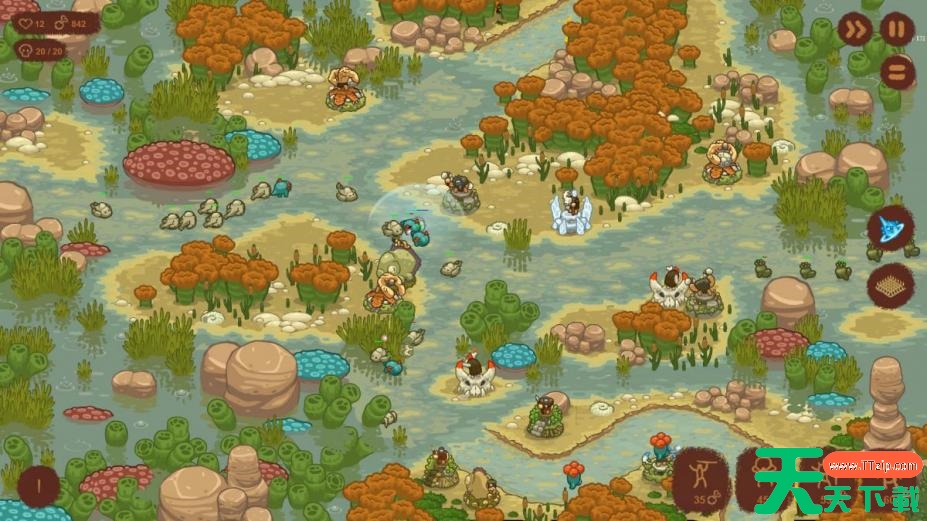Open the TTzip.com watermark link

click(873, 465)
